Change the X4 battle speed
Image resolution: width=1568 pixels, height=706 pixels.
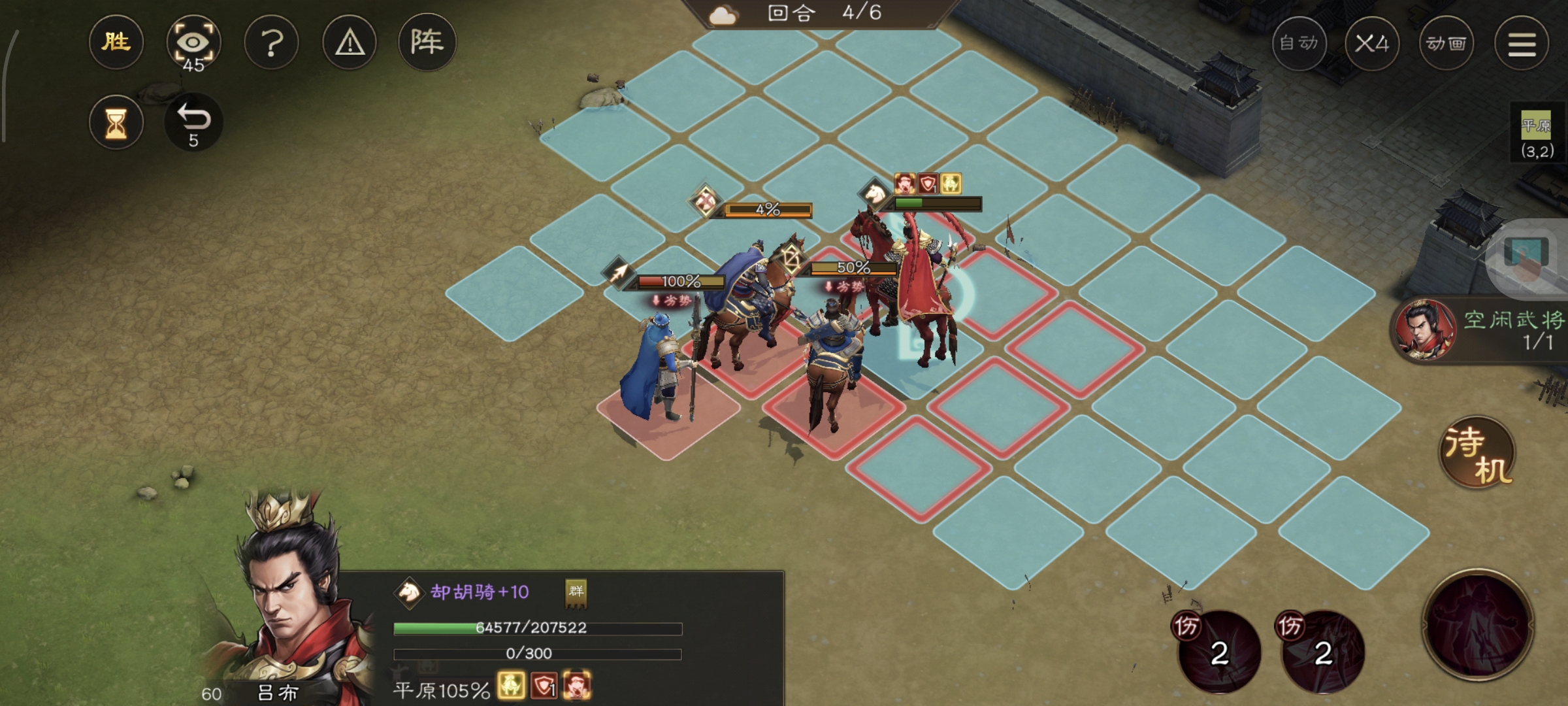(x=1372, y=44)
